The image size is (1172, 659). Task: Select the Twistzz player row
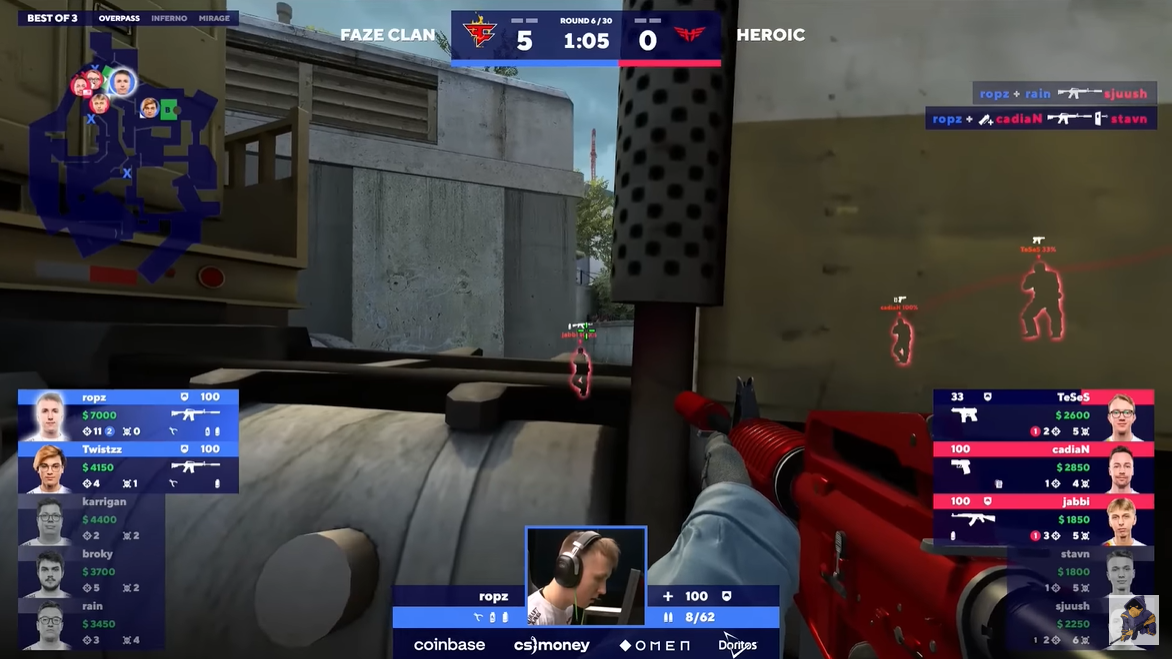pyautogui.click(x=128, y=467)
